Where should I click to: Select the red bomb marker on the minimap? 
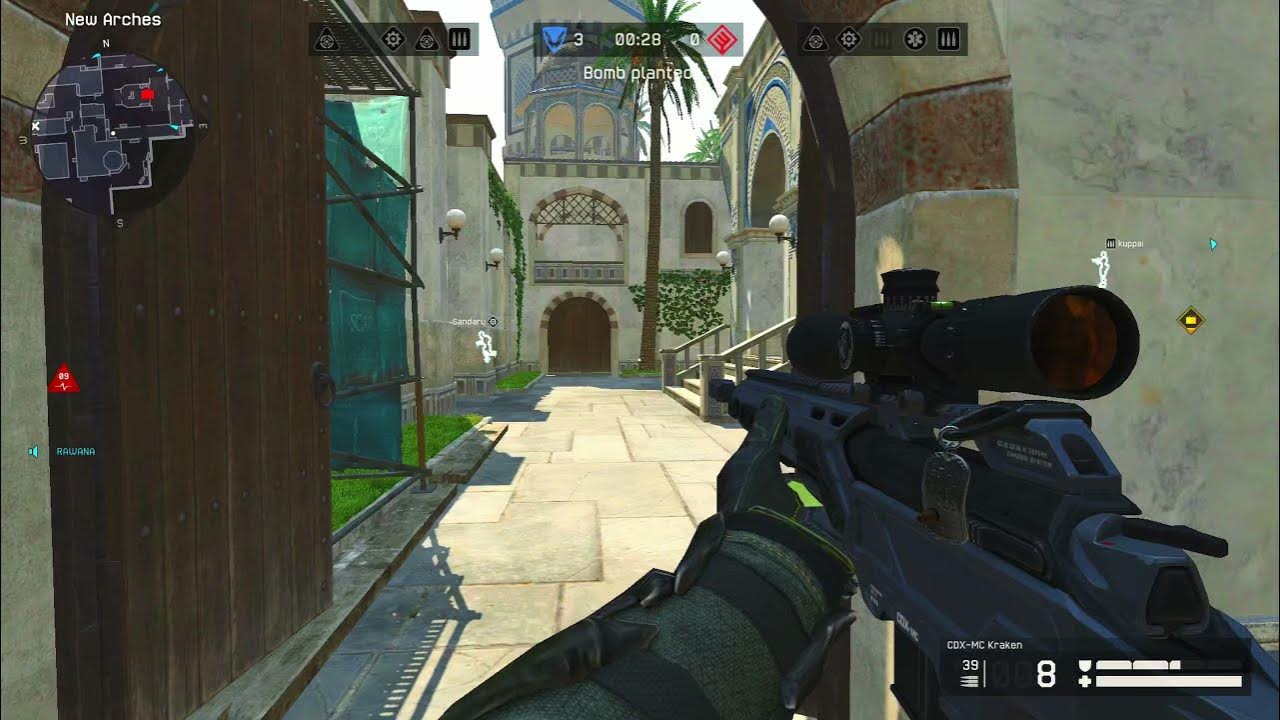(148, 94)
